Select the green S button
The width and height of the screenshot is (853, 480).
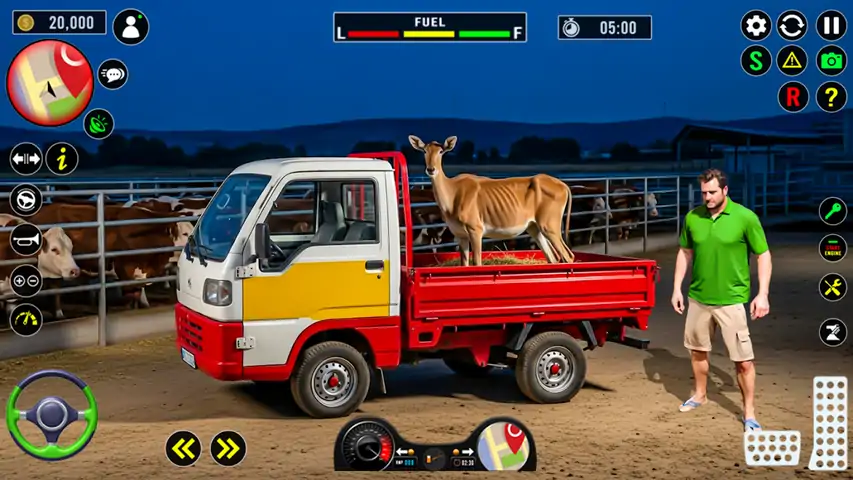(x=756, y=60)
